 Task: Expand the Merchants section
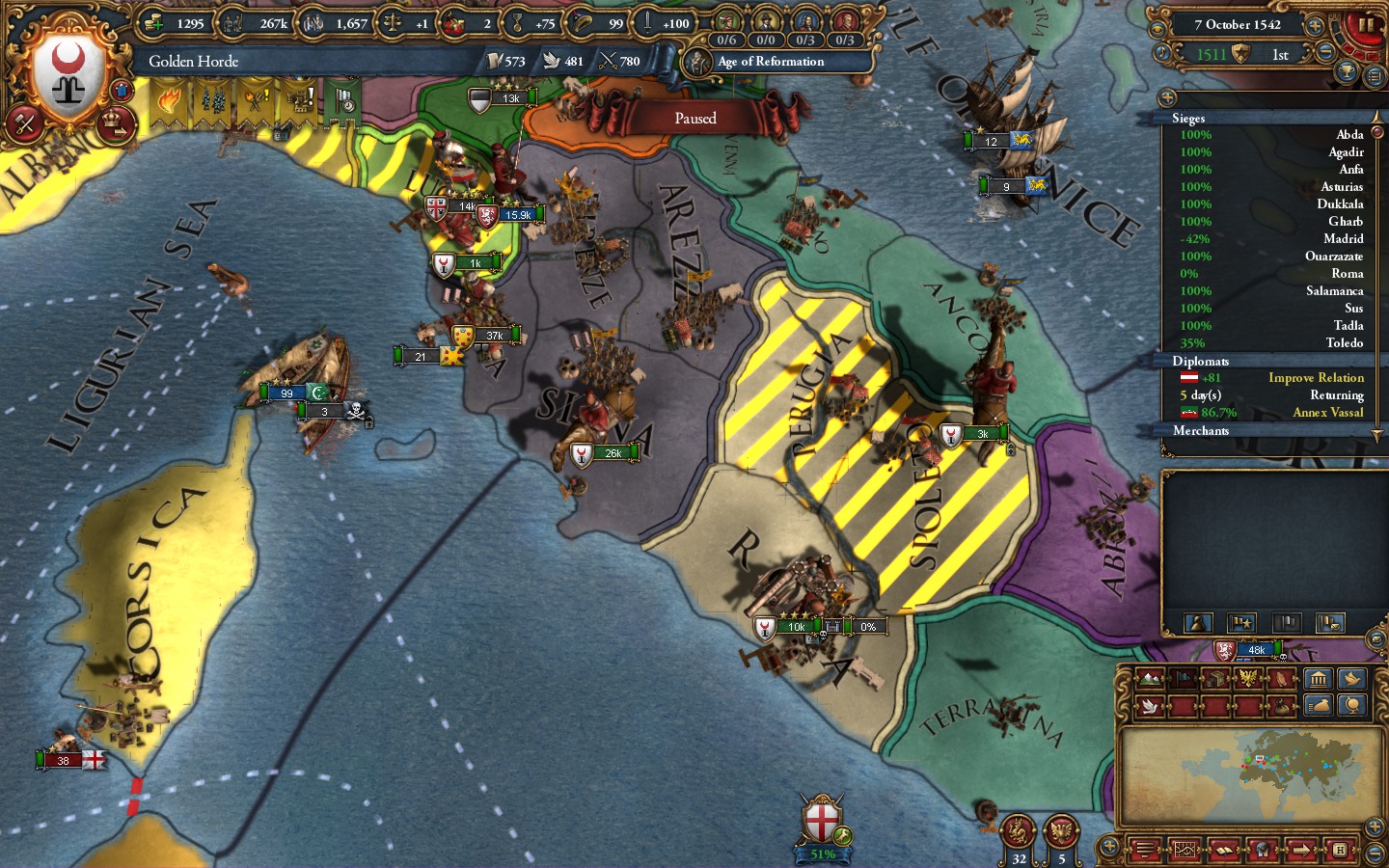coord(1202,431)
